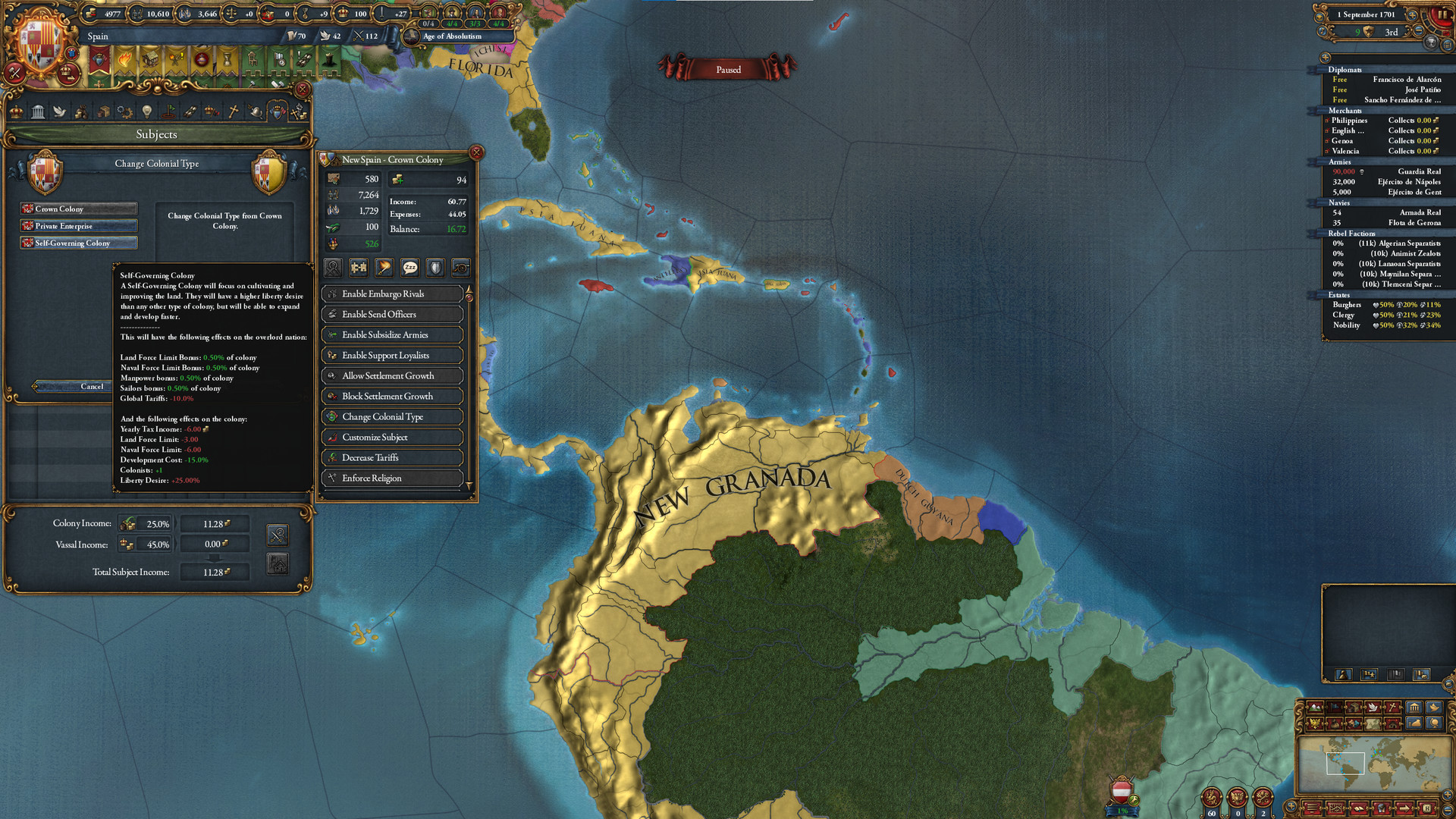Open the Technology gears panel
This screenshot has height=819, width=1456.
[x=124, y=111]
